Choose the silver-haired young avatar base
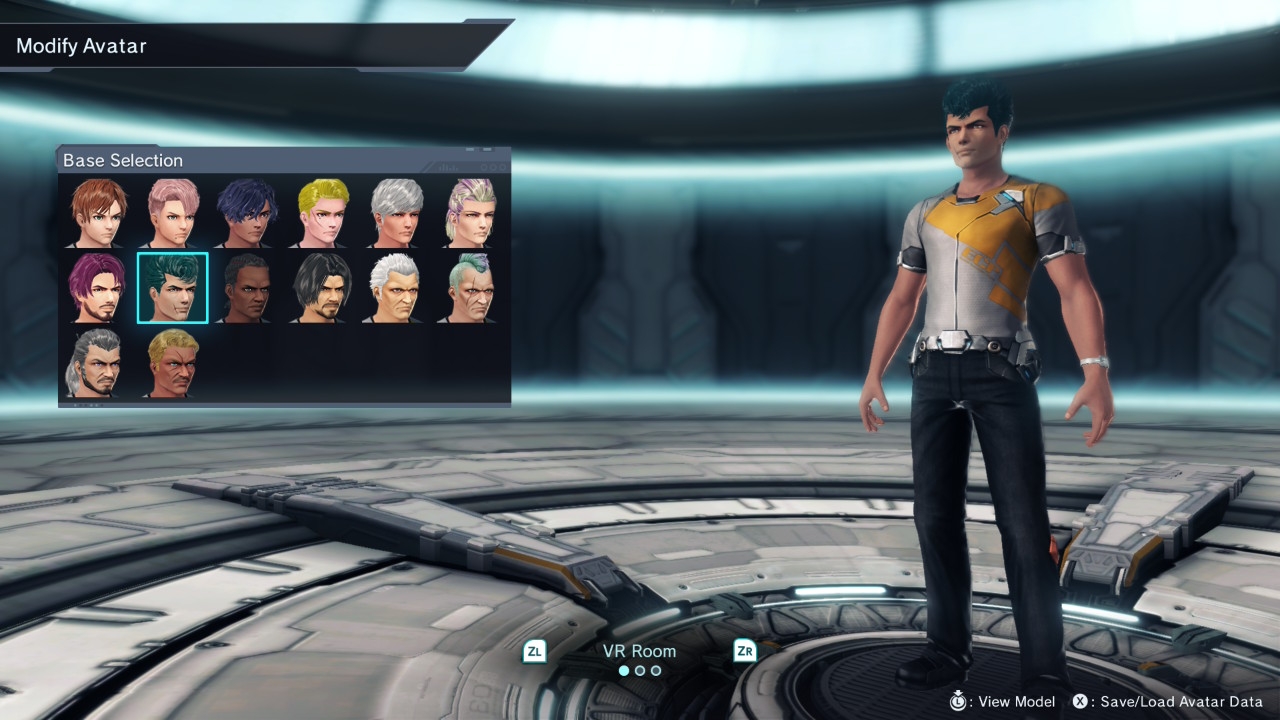This screenshot has width=1280, height=720. (397, 213)
